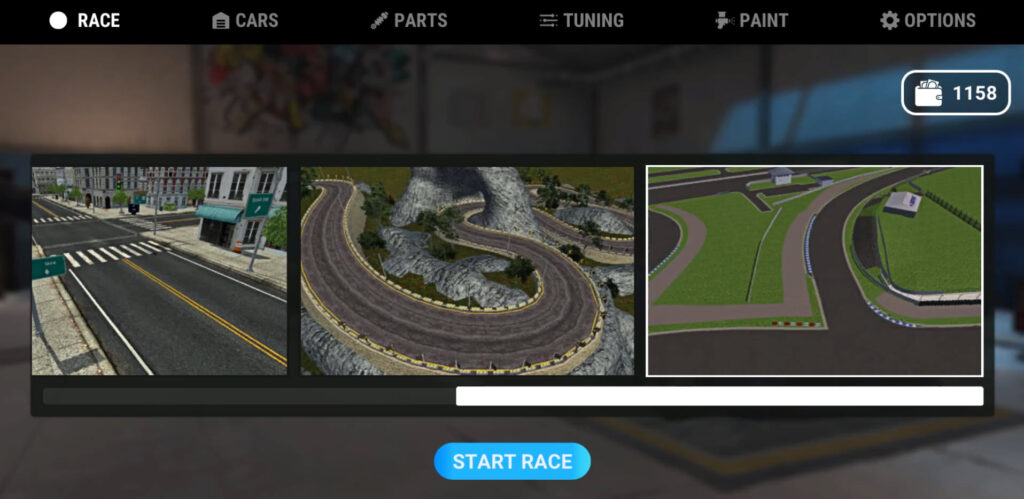Open the Options menu
This screenshot has height=499, width=1024.
[927, 21]
